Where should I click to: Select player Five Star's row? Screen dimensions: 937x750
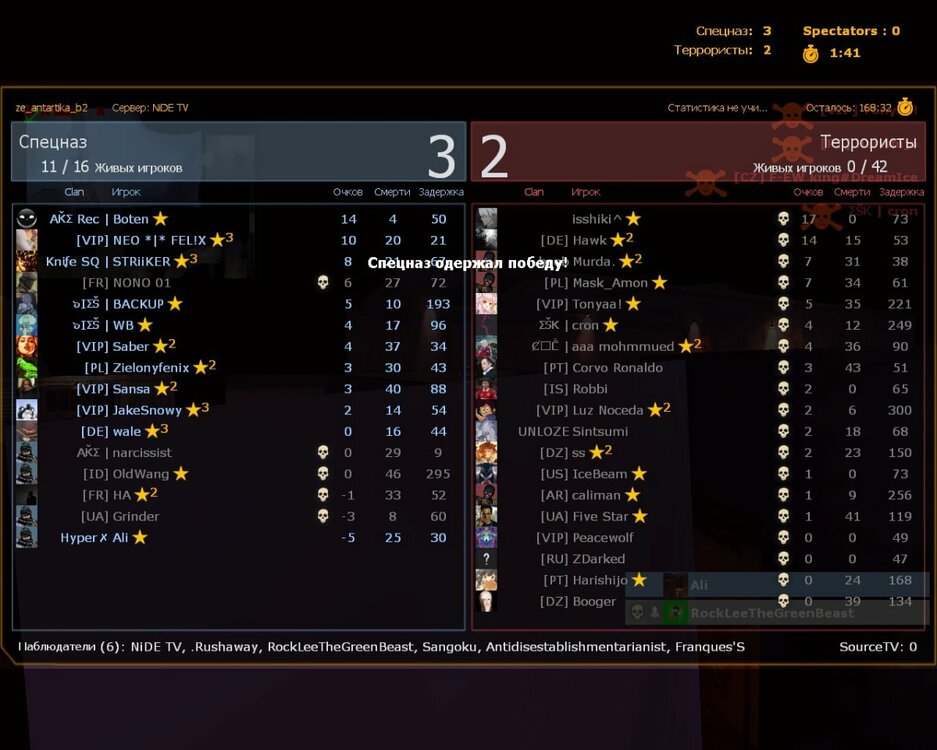600,516
